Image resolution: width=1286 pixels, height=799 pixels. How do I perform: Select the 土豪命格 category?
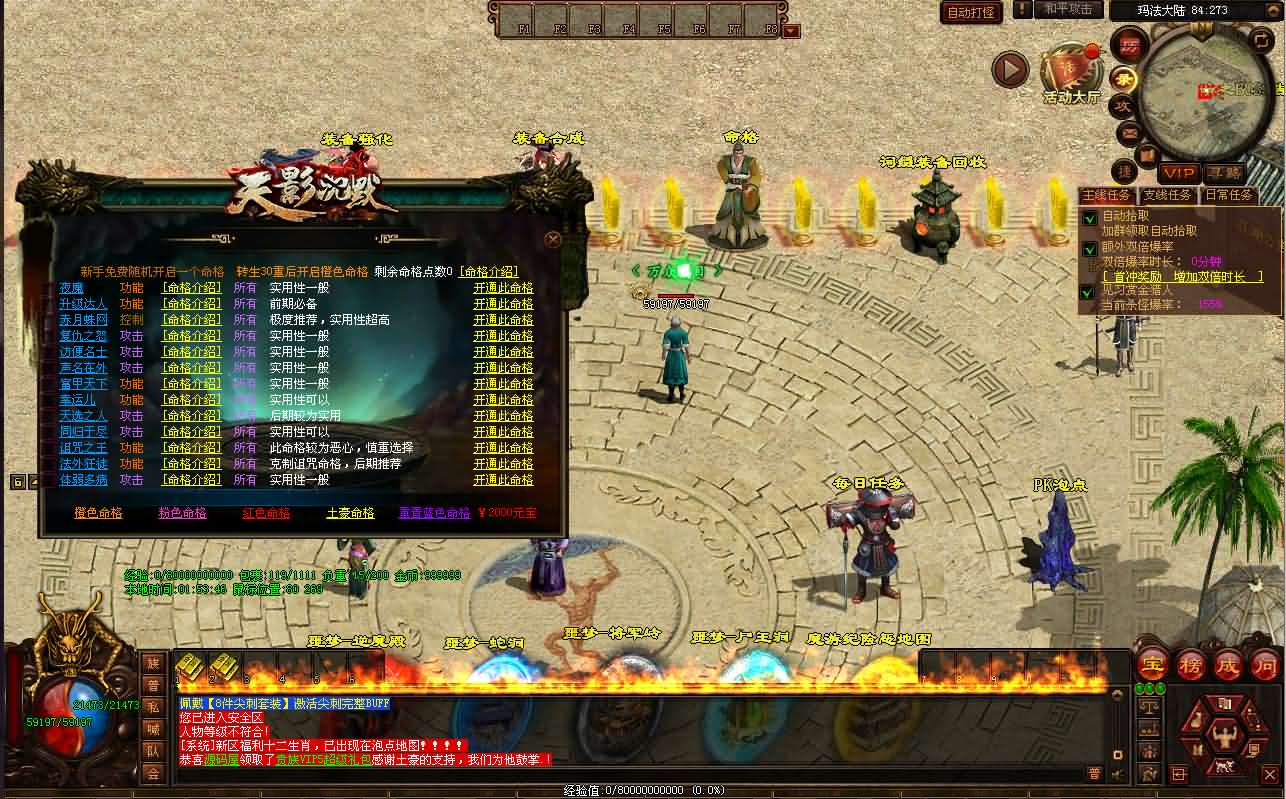[350, 513]
